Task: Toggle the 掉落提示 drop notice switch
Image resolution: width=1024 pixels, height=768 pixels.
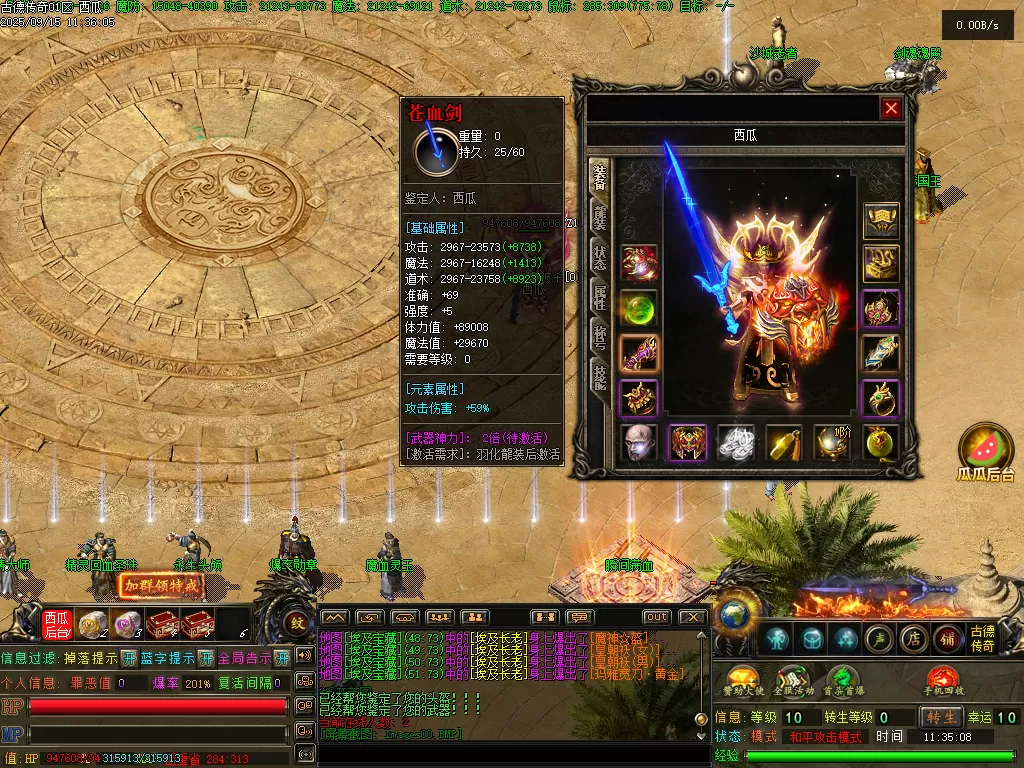Action: 129,658
